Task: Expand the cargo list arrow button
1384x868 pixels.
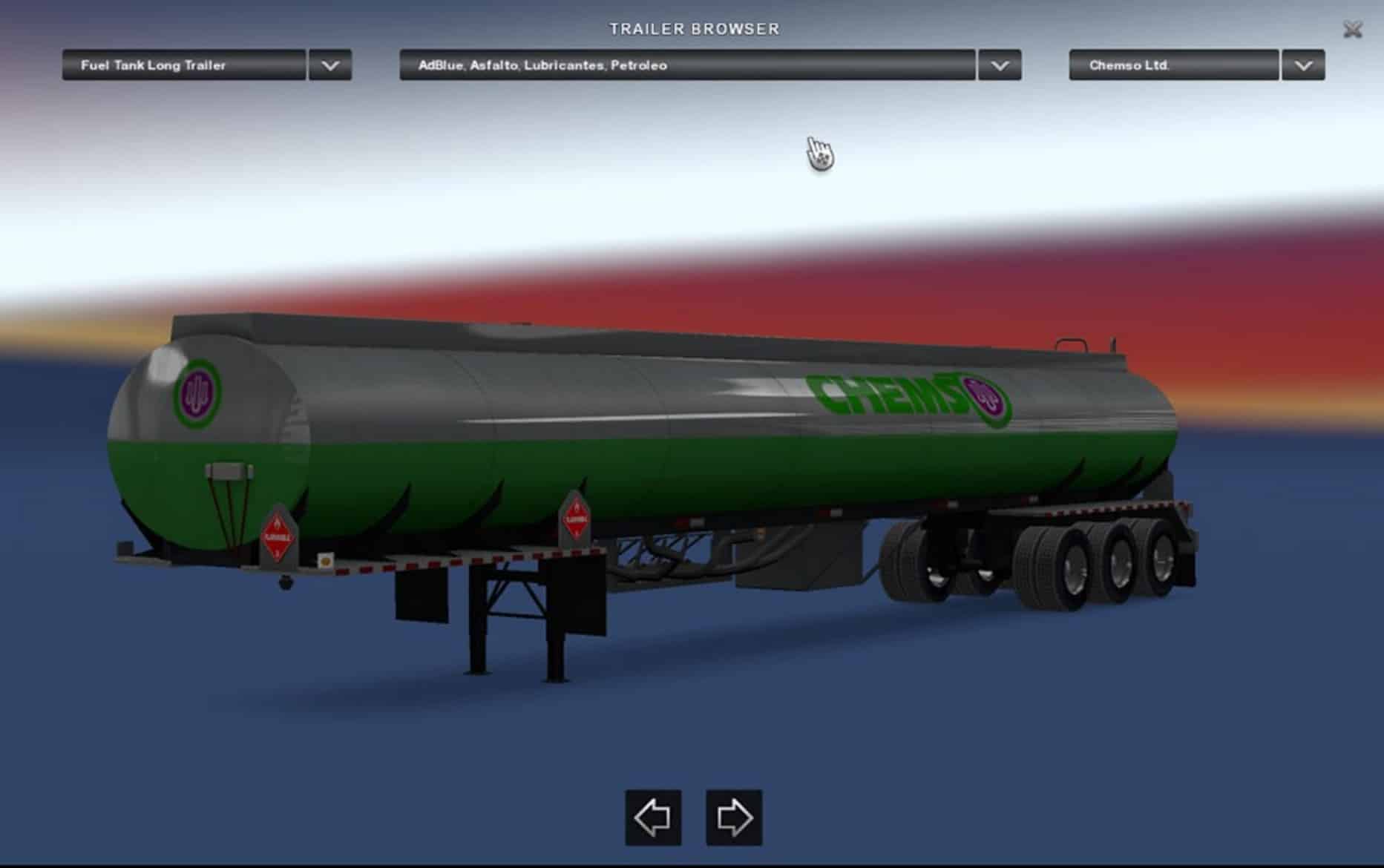Action: (1000, 65)
